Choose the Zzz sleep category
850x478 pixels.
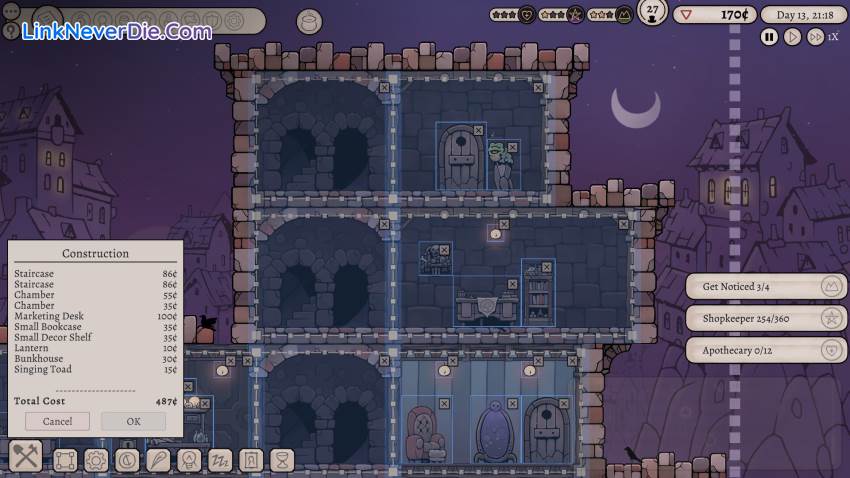(220, 459)
